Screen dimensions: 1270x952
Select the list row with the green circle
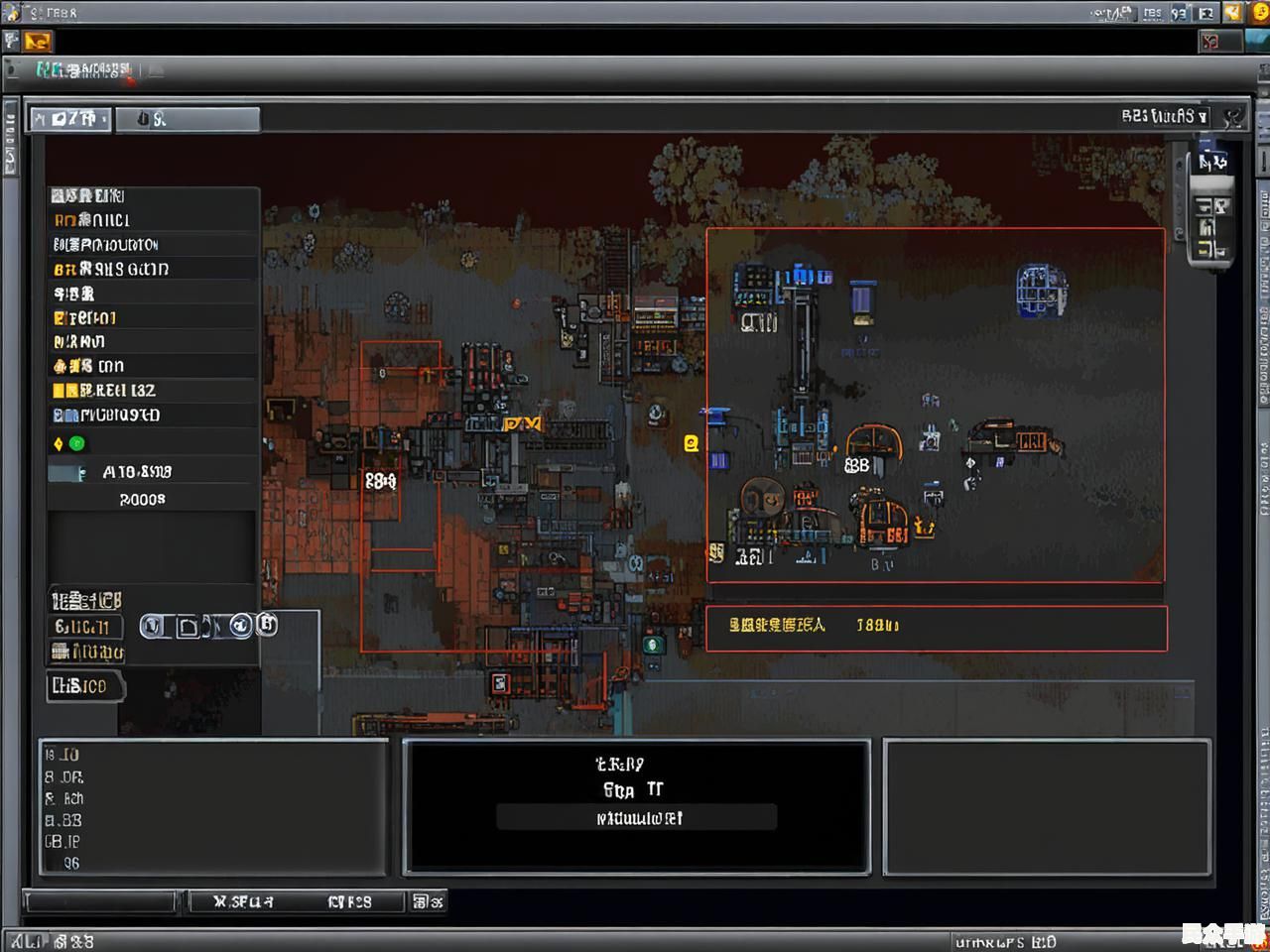click(x=152, y=443)
